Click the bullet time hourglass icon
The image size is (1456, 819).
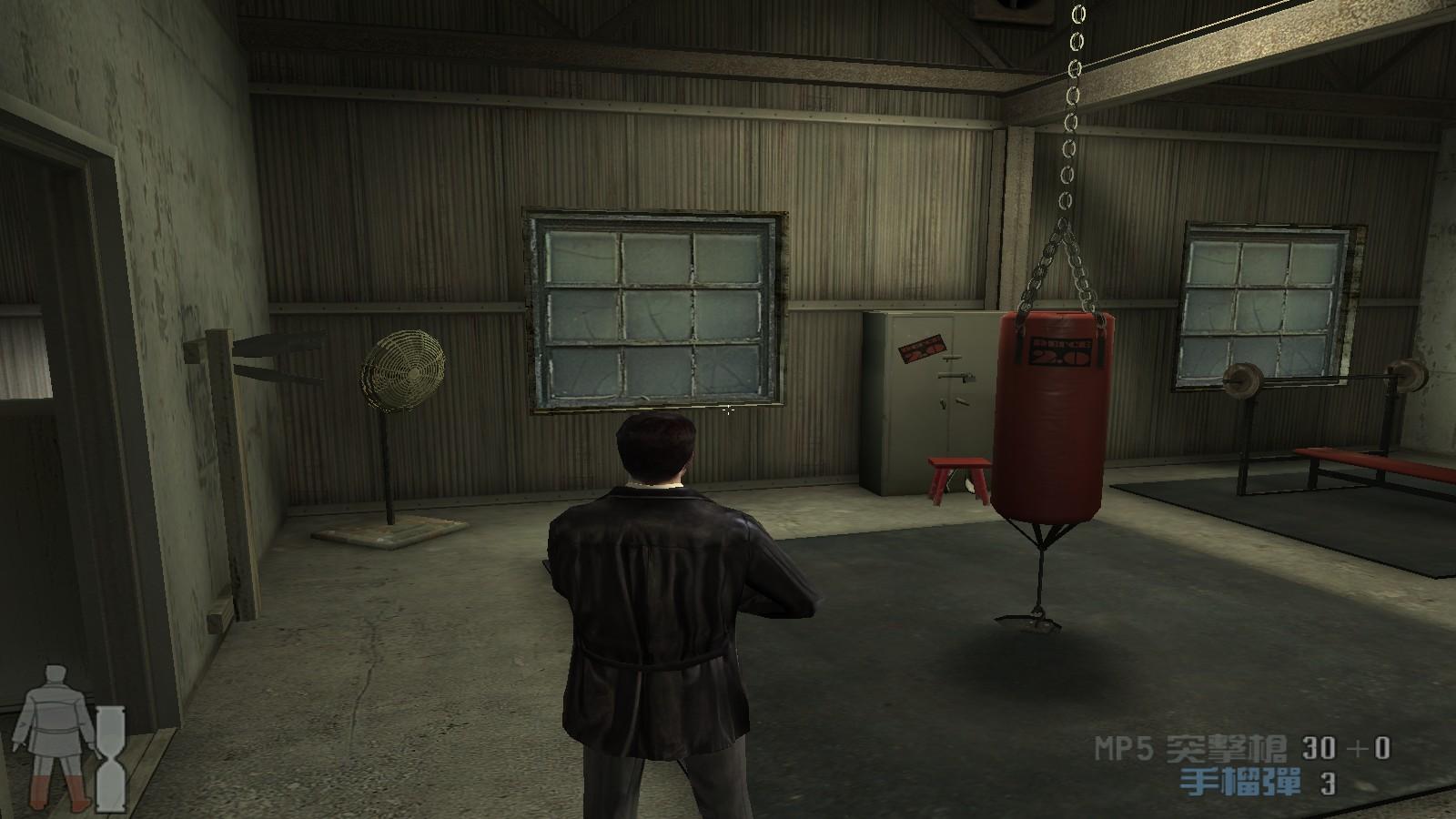pyautogui.click(x=113, y=758)
